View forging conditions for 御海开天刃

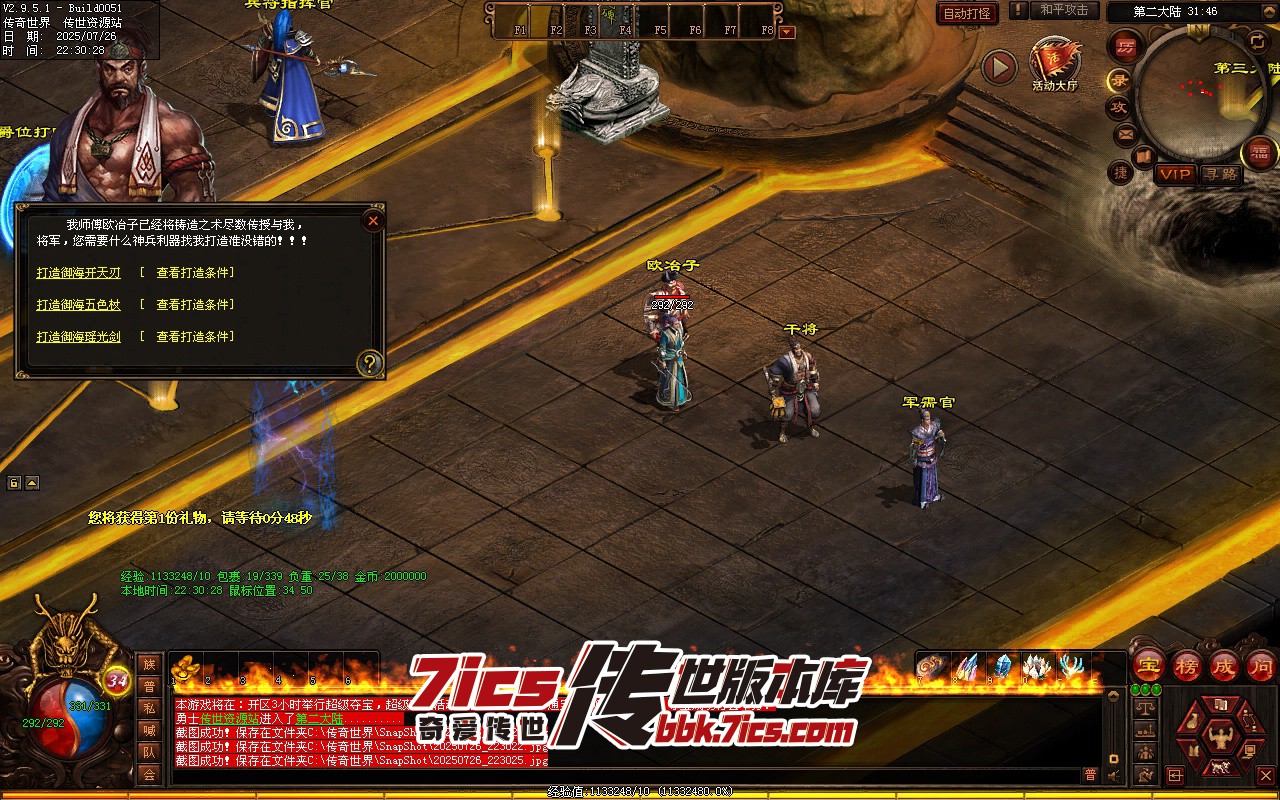coord(194,272)
